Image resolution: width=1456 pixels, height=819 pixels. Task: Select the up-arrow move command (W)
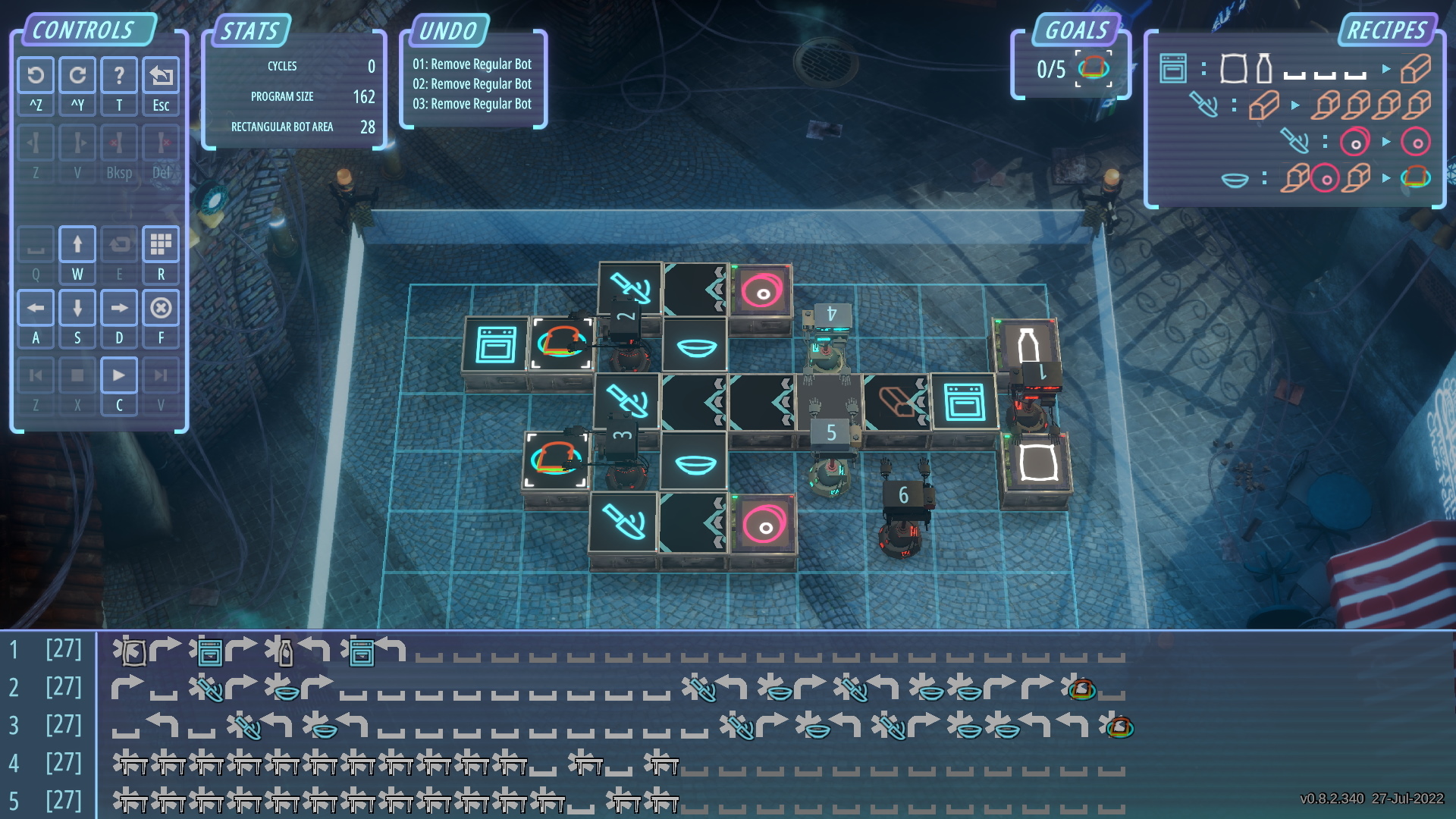(x=77, y=243)
